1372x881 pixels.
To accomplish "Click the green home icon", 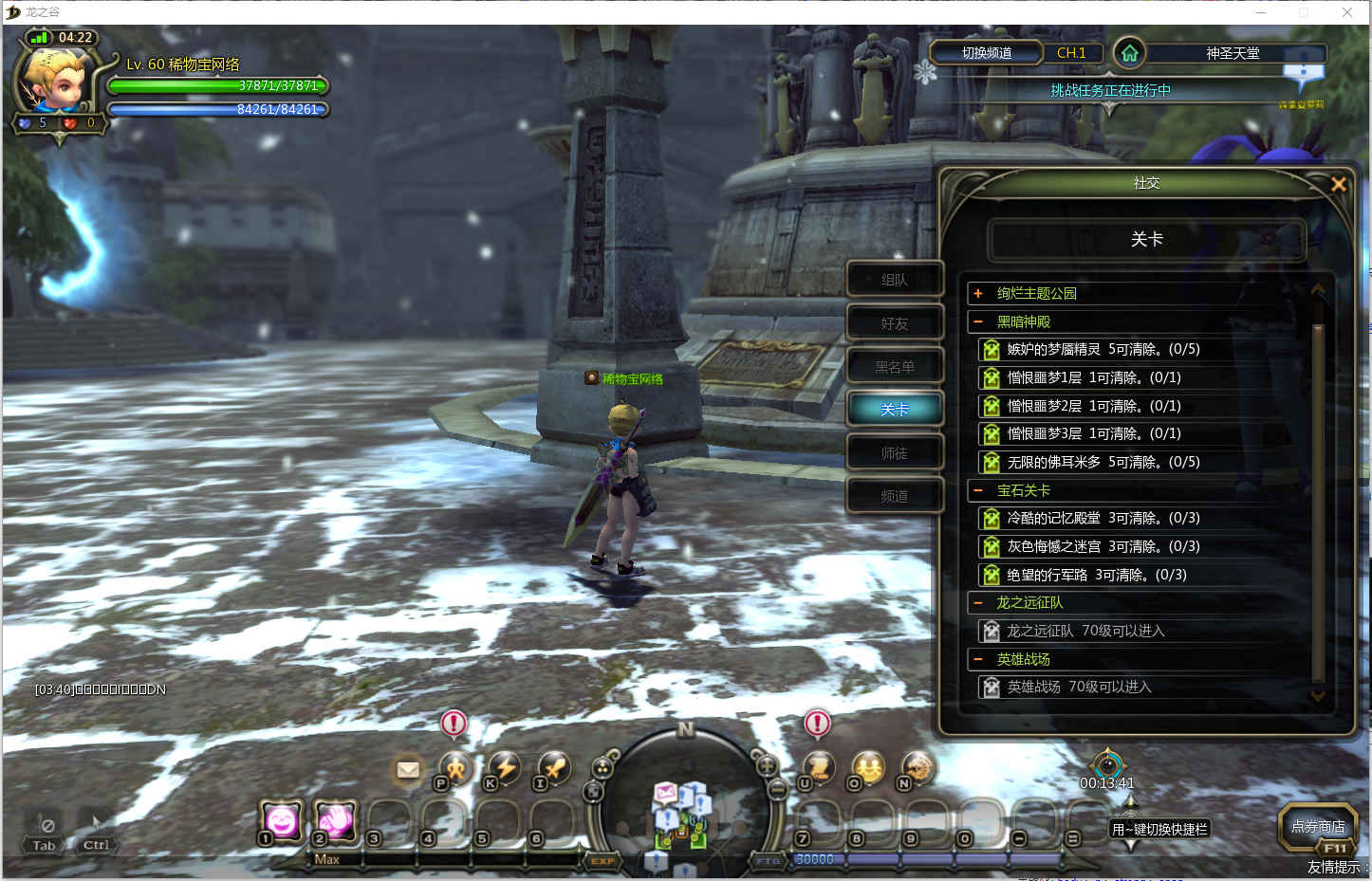I will pos(1129,53).
